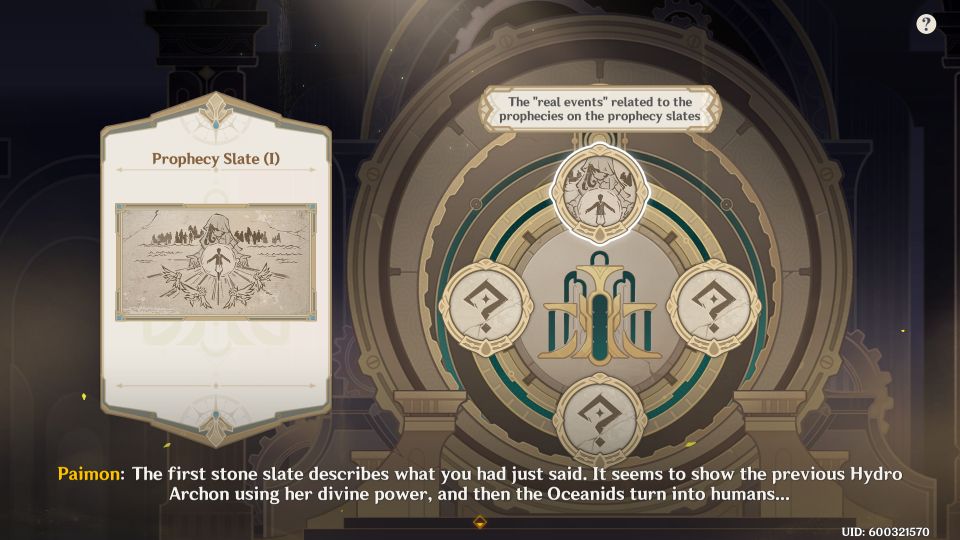Choose the left locked question mark medallion
Screen dimensions: 960x540
point(487,306)
